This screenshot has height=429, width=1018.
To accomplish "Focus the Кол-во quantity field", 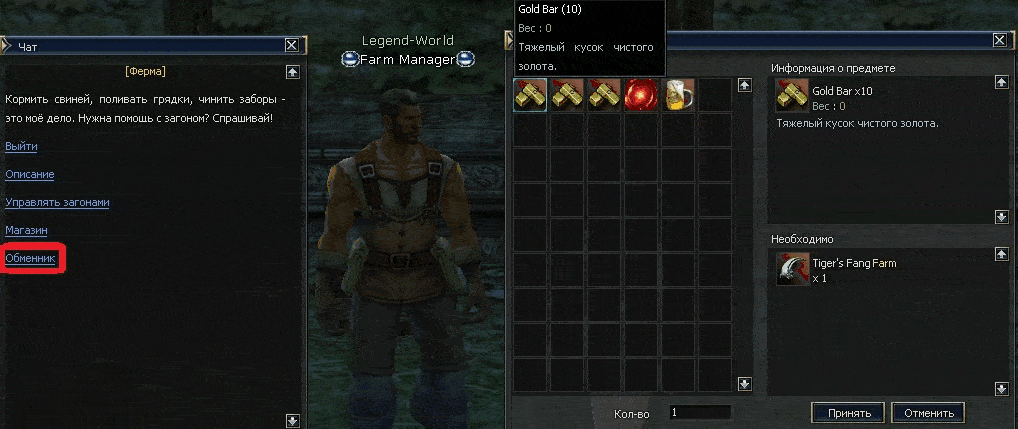I will [700, 412].
